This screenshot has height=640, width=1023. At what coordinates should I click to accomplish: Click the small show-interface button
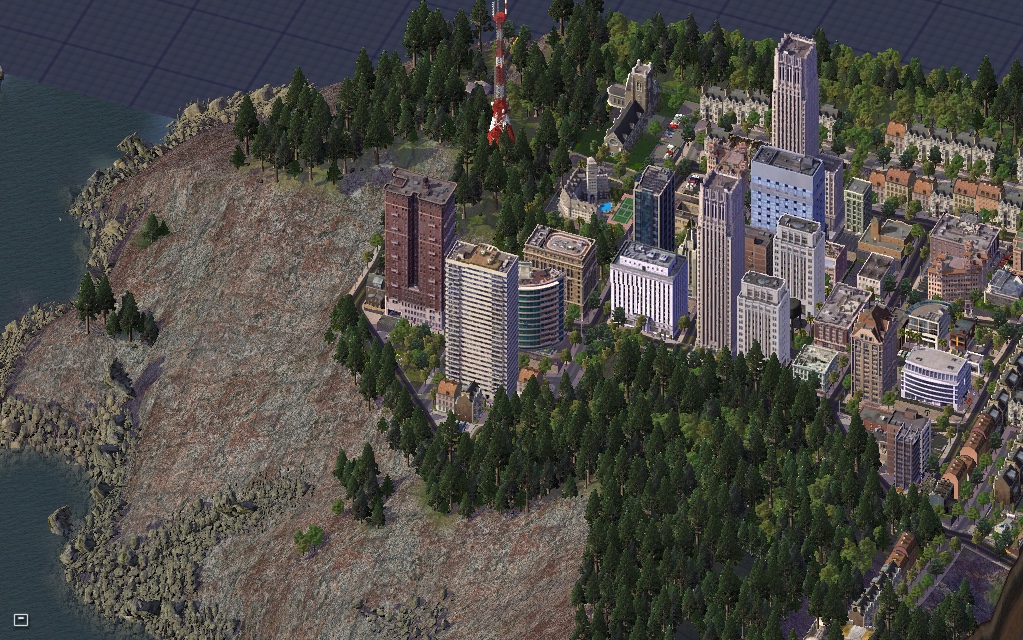tap(20, 620)
